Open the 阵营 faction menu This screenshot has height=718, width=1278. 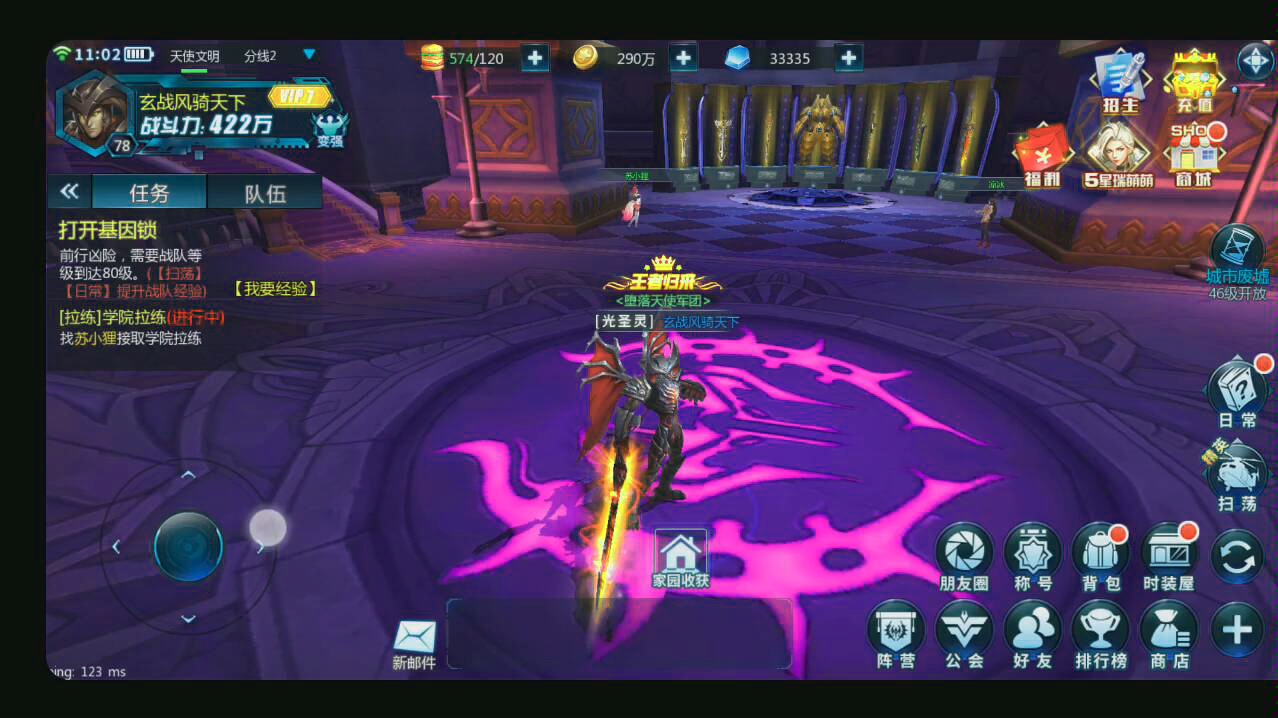tap(896, 634)
